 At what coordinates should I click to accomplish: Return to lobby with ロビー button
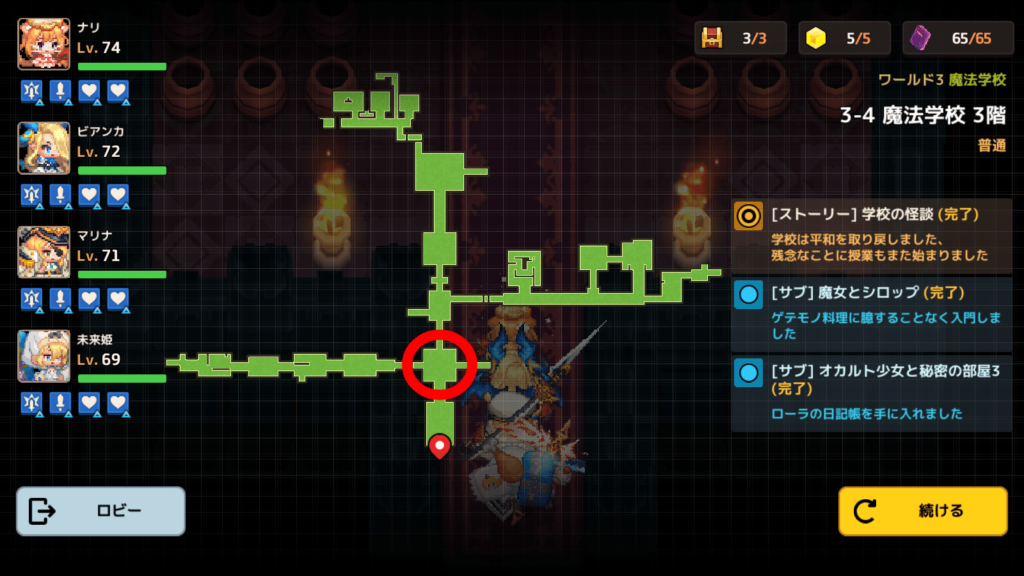tap(101, 511)
